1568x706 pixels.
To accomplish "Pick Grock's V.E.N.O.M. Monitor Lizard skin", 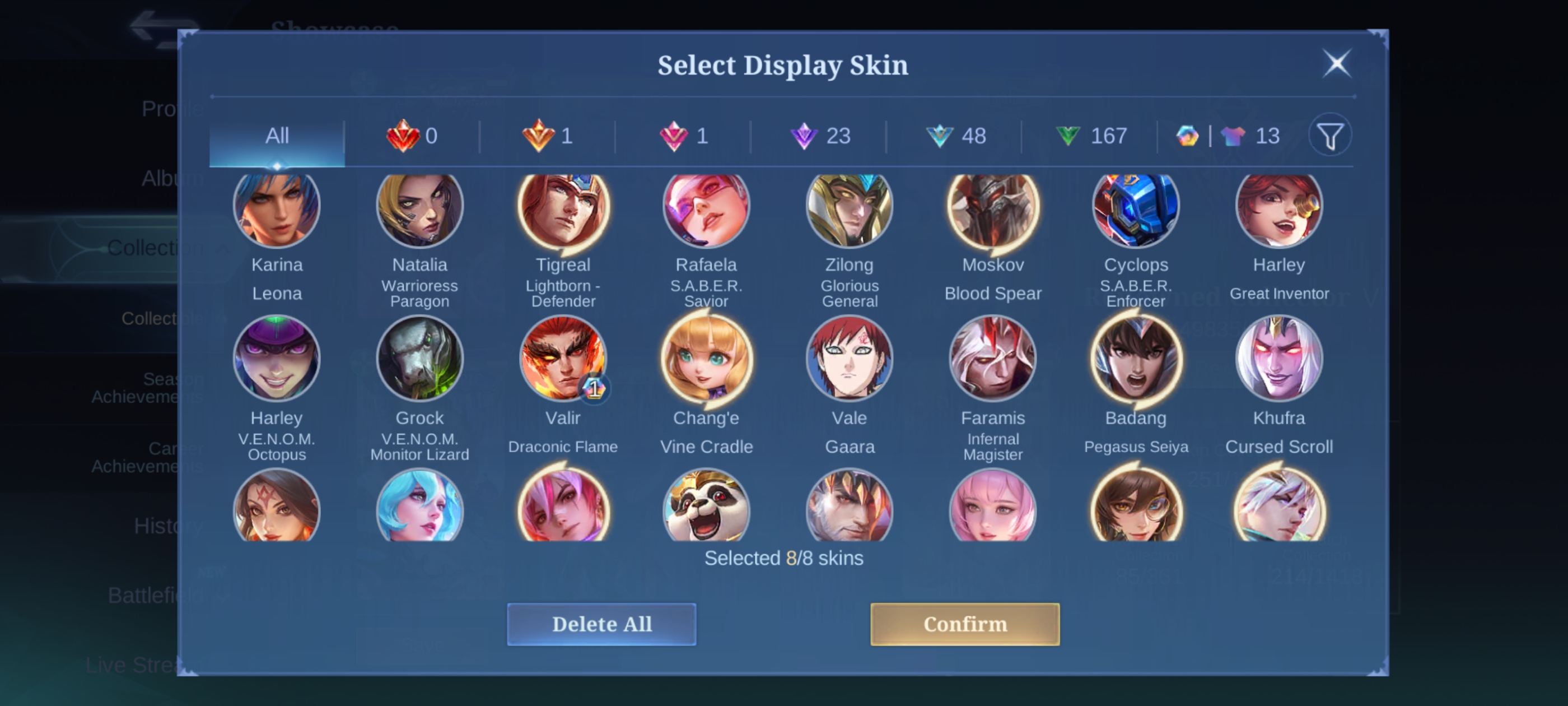I will (x=420, y=359).
